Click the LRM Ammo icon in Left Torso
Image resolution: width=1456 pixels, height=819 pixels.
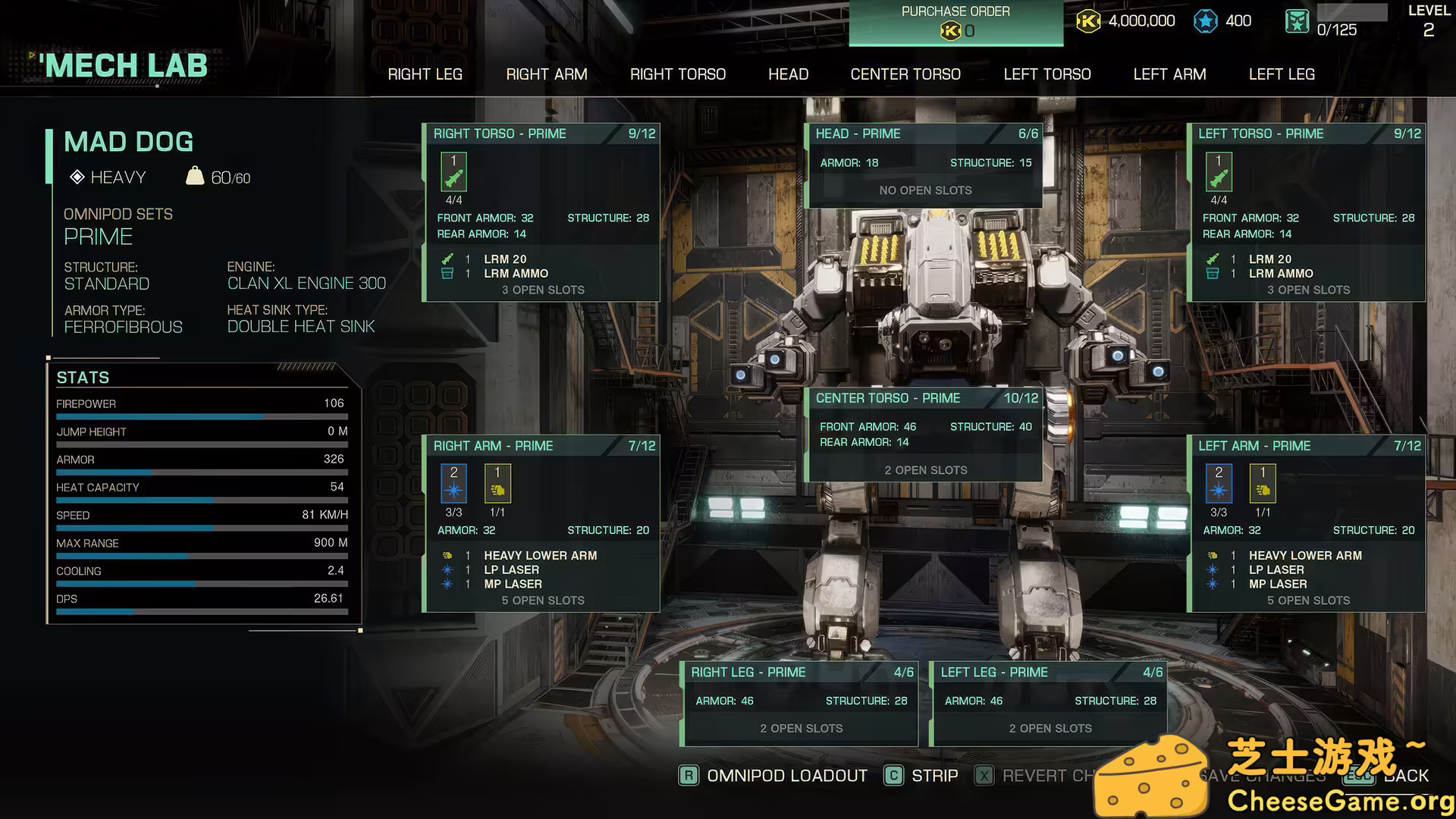tap(1212, 274)
